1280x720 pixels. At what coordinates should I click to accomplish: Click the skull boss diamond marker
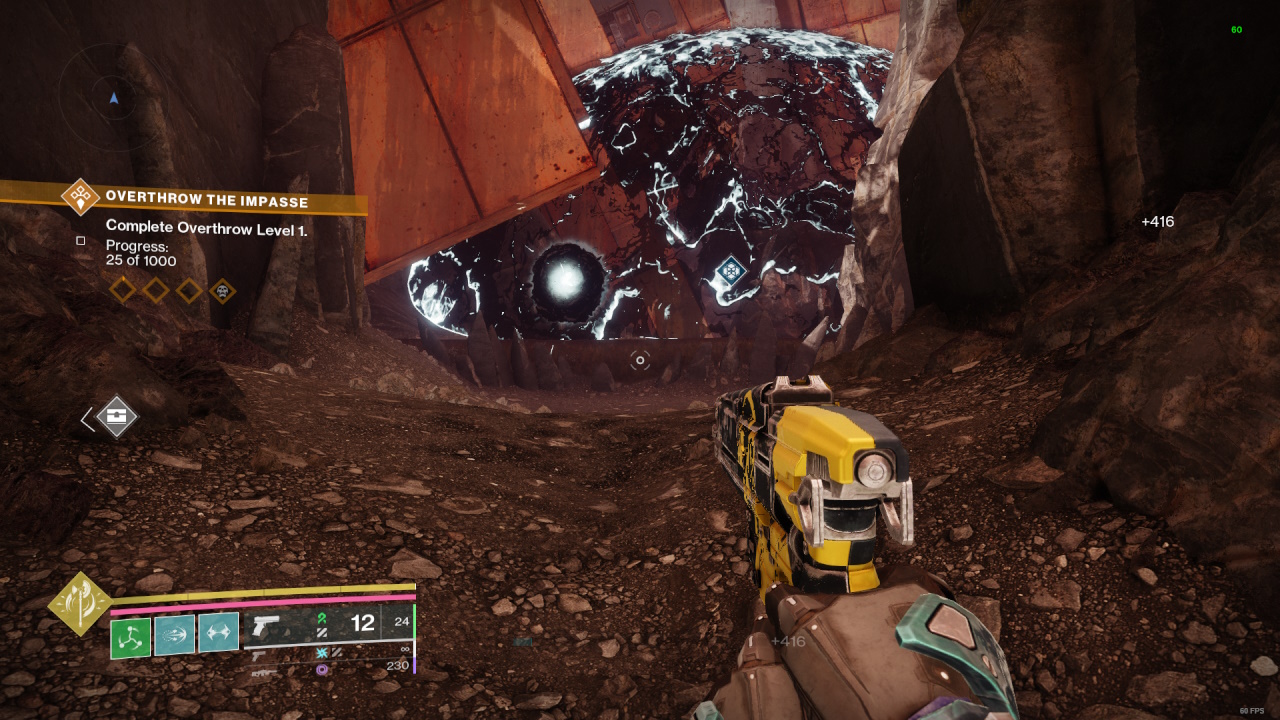222,290
